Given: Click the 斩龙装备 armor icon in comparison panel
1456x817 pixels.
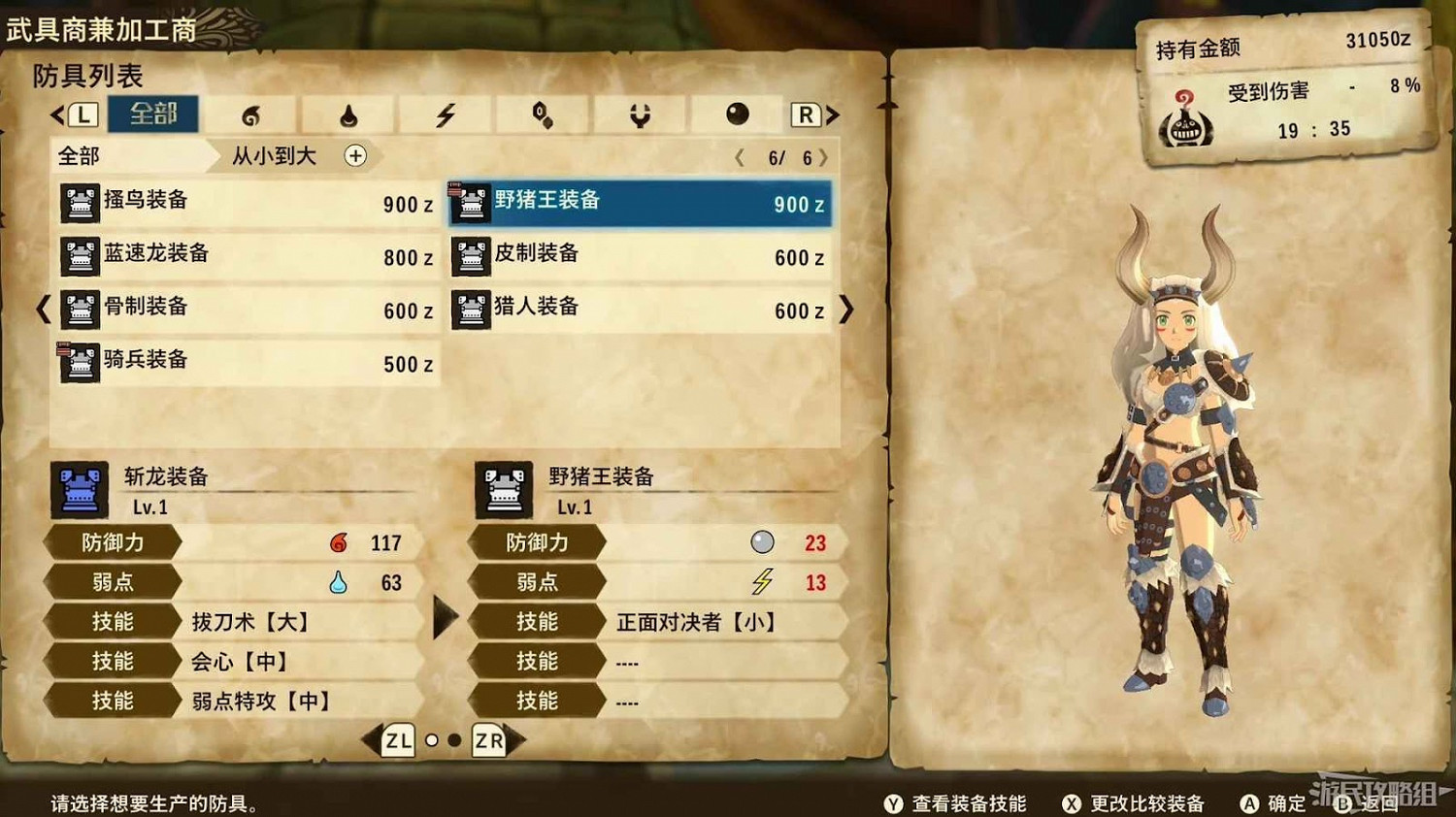Looking at the screenshot, I should [x=78, y=490].
